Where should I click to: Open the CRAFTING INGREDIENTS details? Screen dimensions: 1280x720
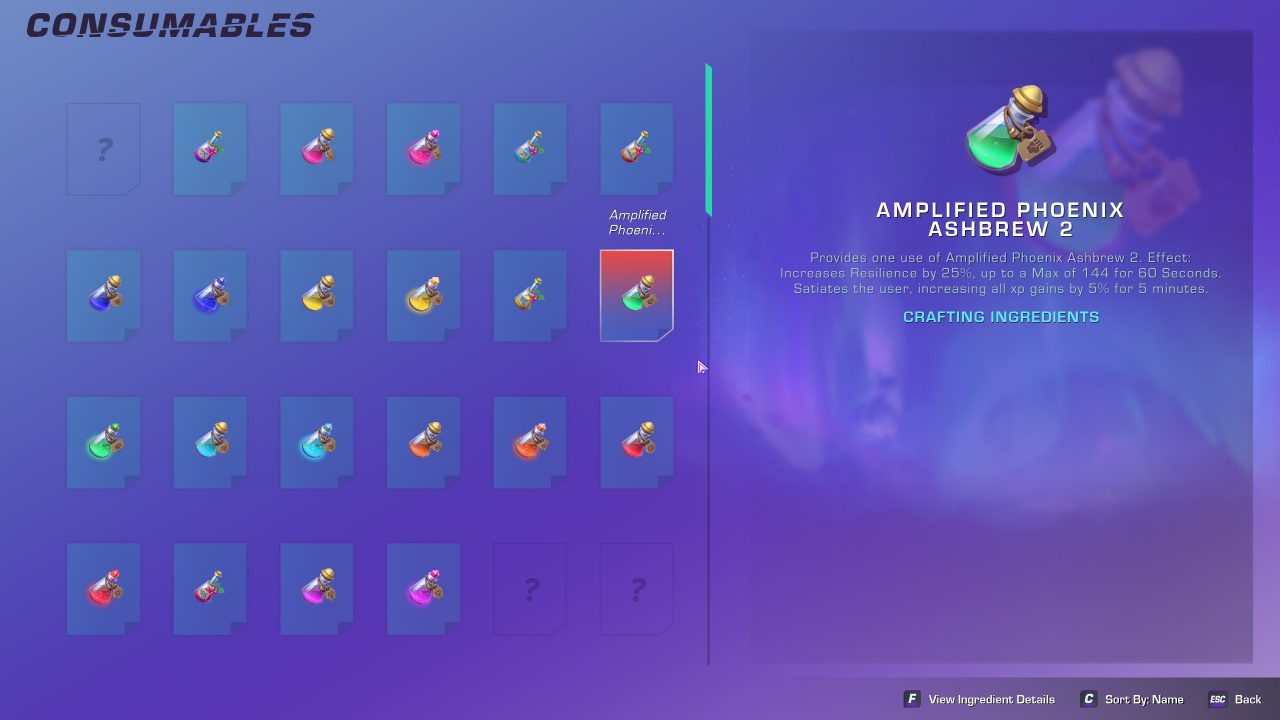pyautogui.click(x=1000, y=316)
